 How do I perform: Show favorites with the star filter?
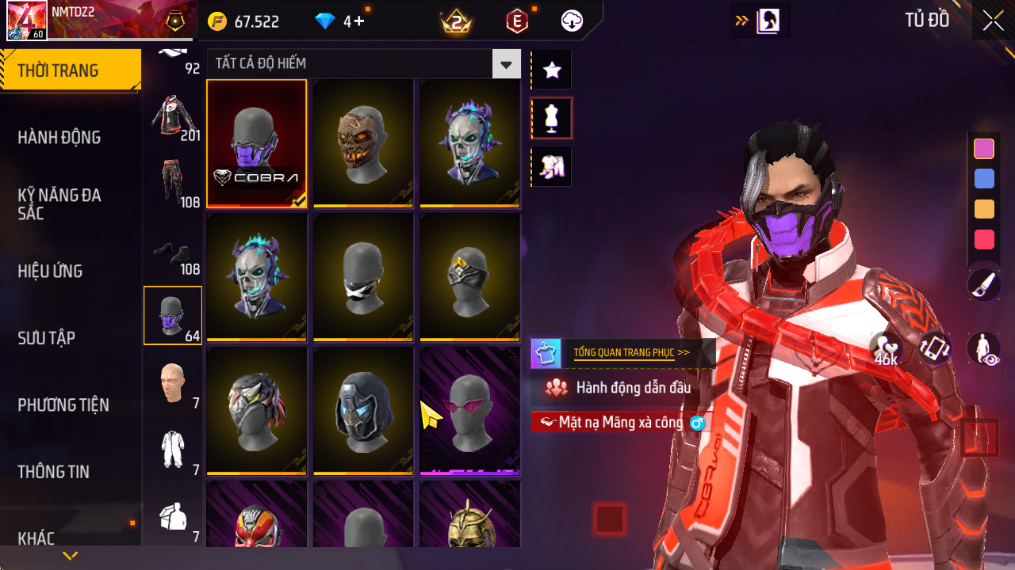pyautogui.click(x=551, y=70)
